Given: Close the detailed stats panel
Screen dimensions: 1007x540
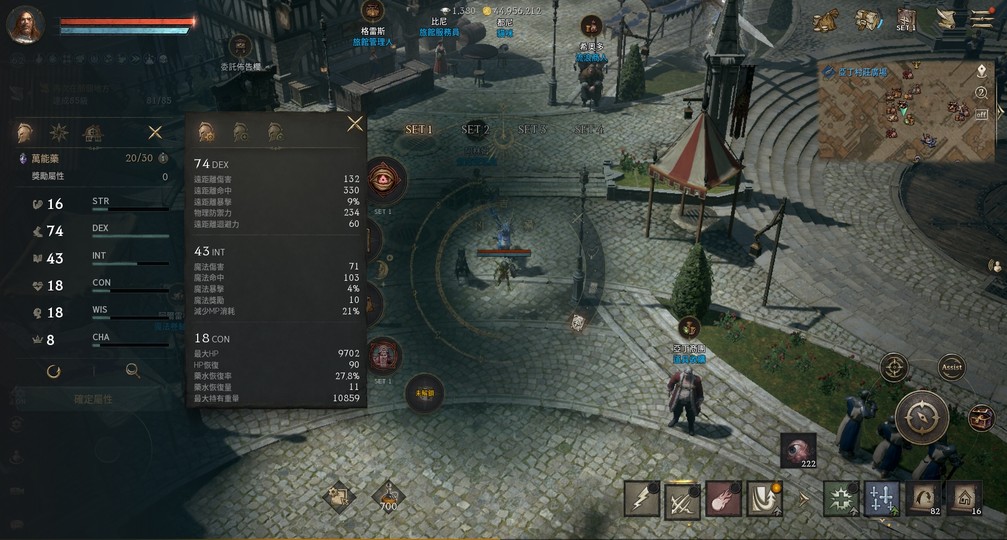Looking at the screenshot, I should 354,124.
